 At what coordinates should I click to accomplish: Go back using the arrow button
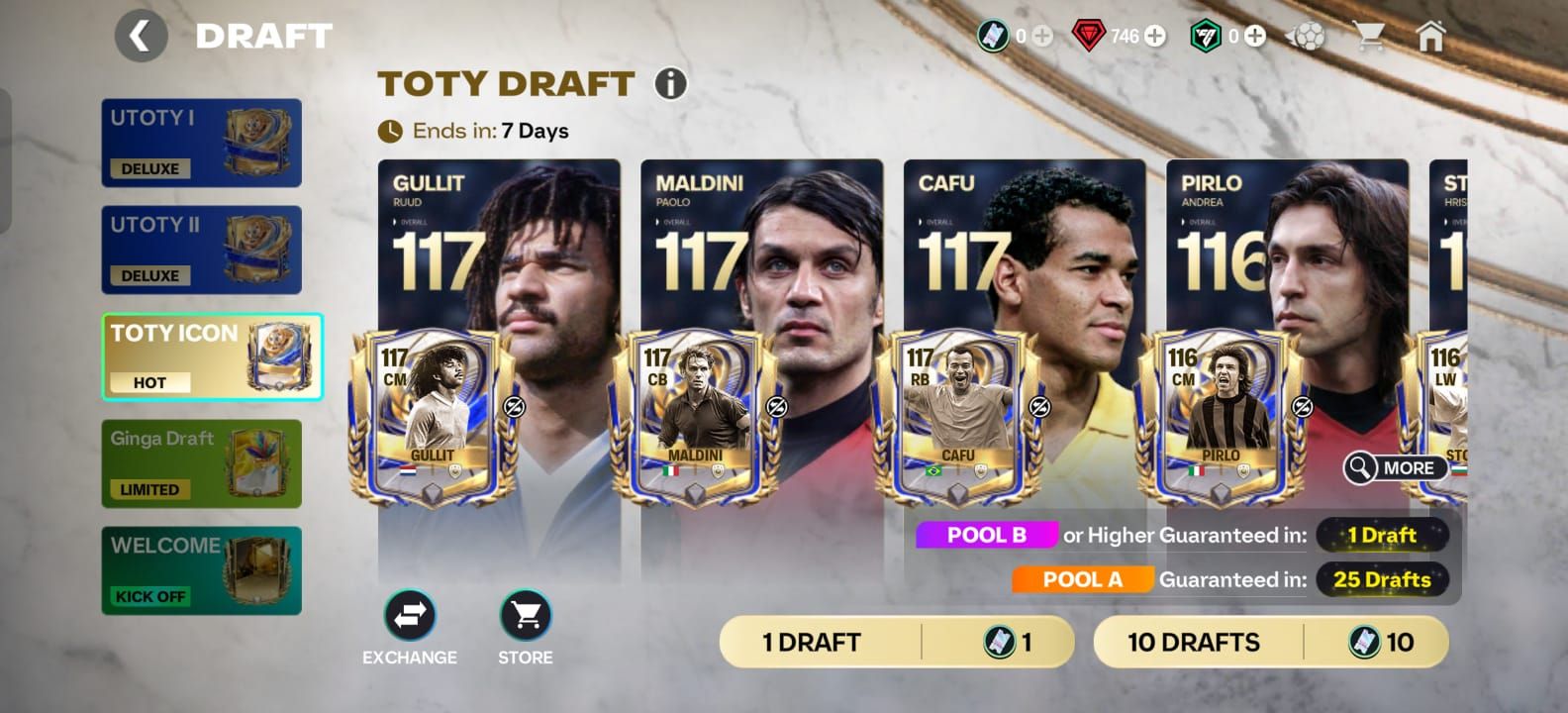click(x=141, y=37)
